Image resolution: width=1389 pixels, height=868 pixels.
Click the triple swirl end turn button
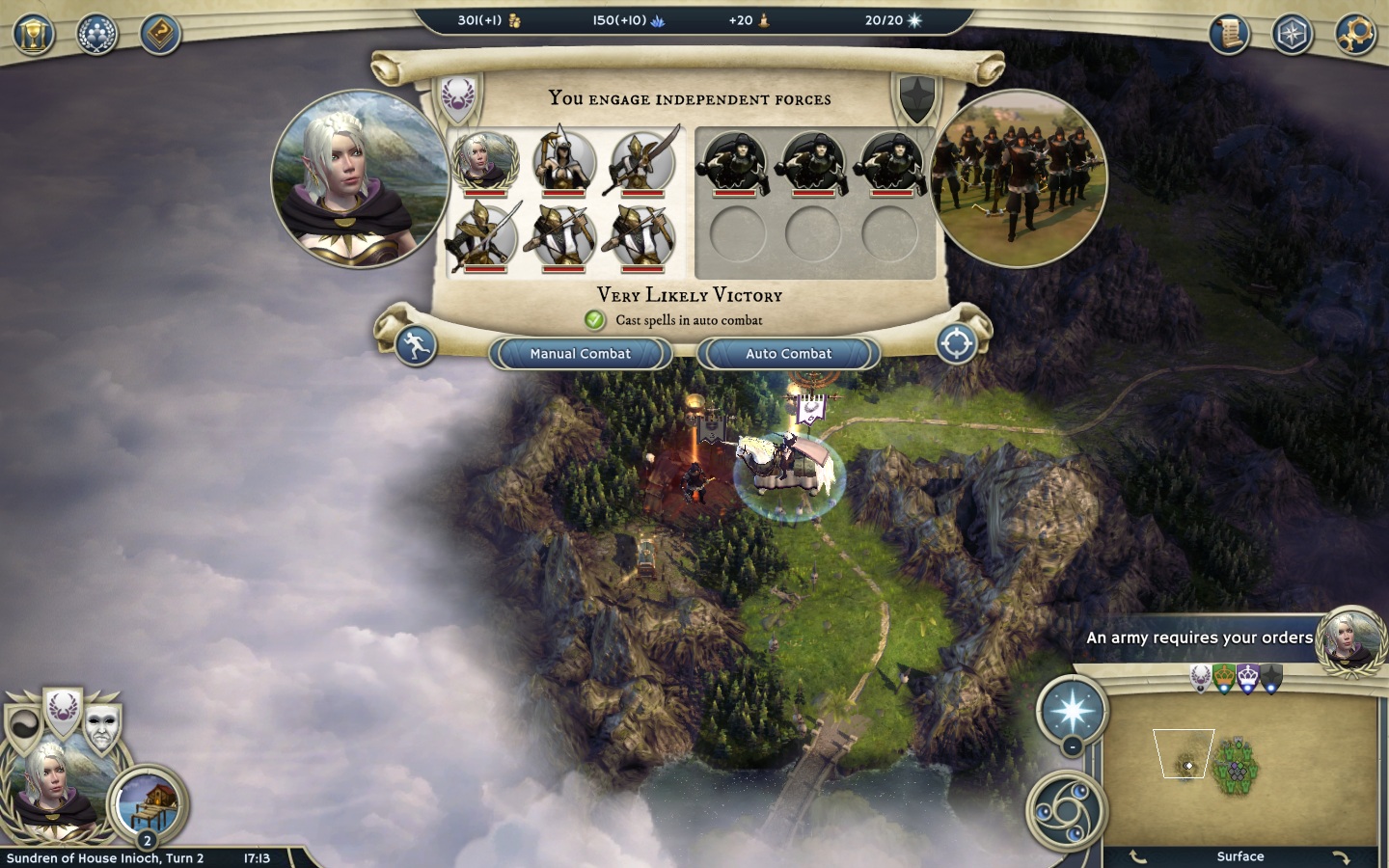[1065, 810]
